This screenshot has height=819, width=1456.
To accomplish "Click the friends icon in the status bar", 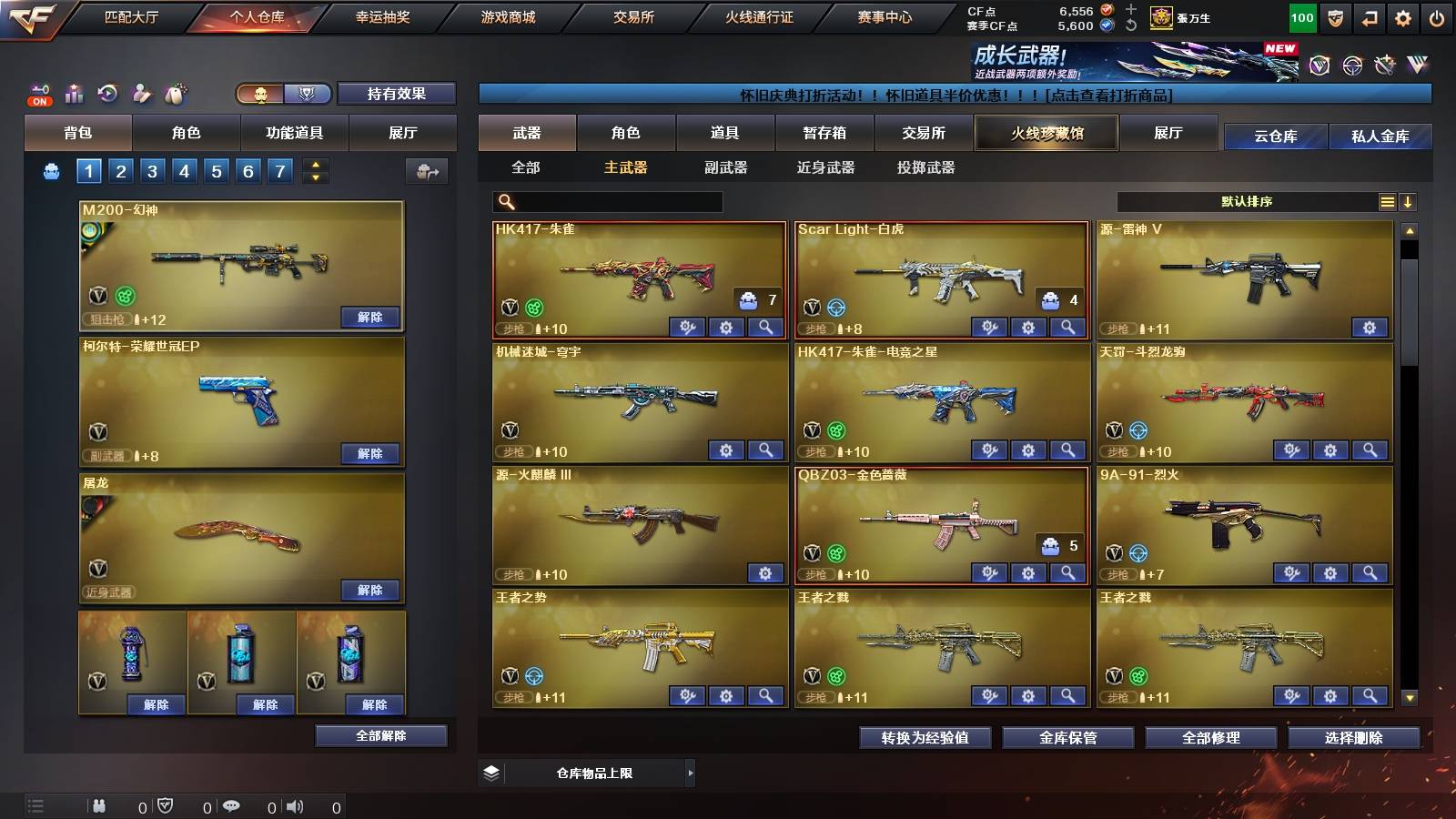I will (x=100, y=805).
